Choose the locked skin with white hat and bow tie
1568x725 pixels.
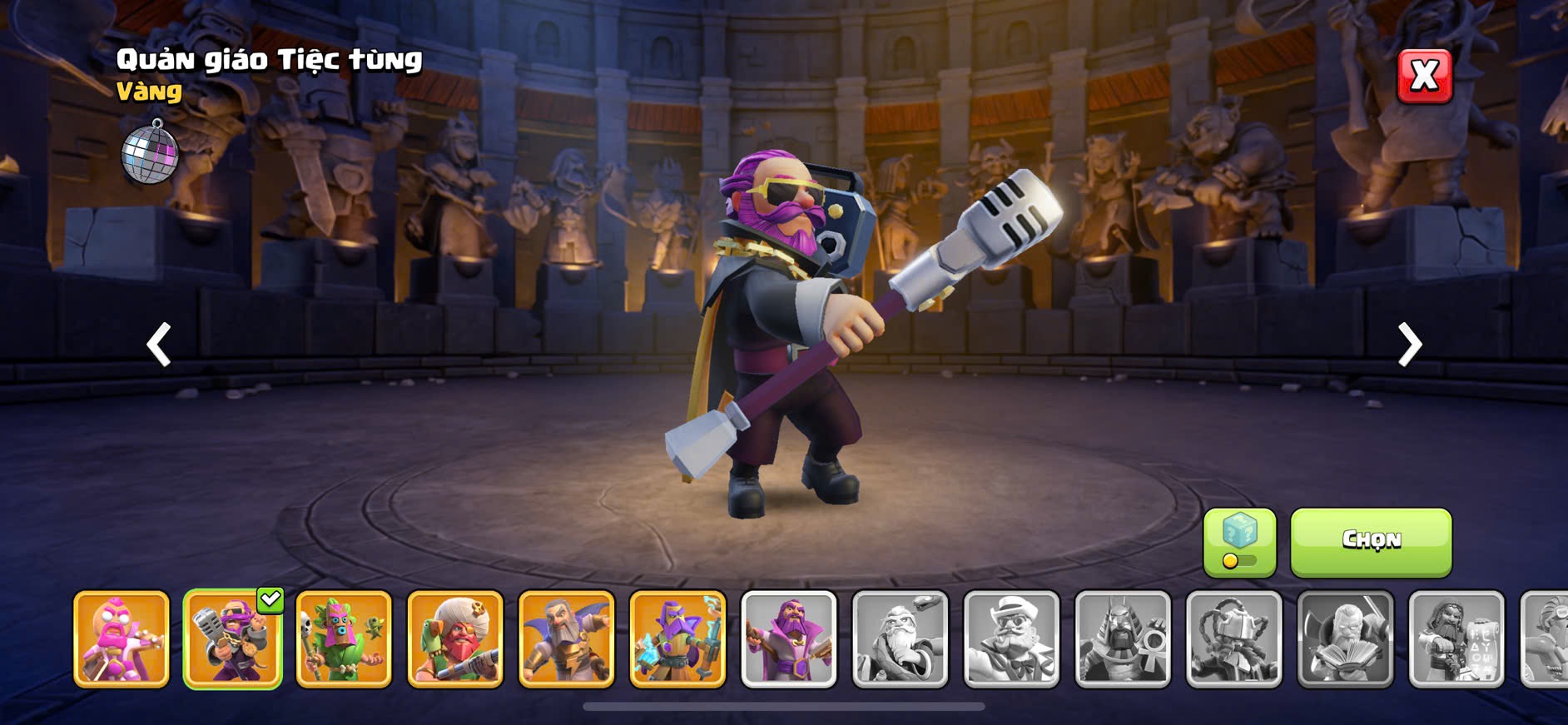(1011, 639)
